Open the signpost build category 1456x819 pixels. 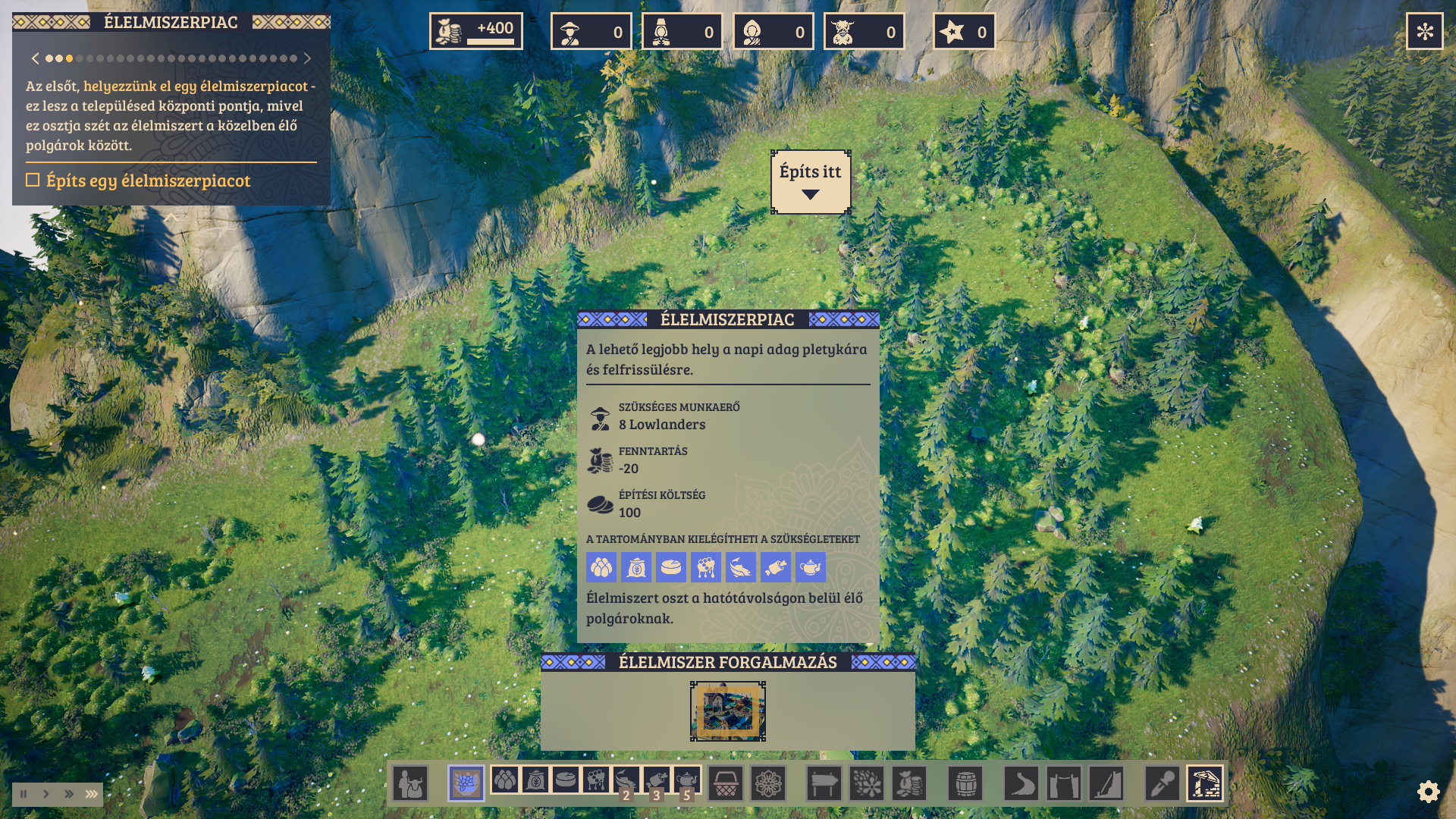824,783
